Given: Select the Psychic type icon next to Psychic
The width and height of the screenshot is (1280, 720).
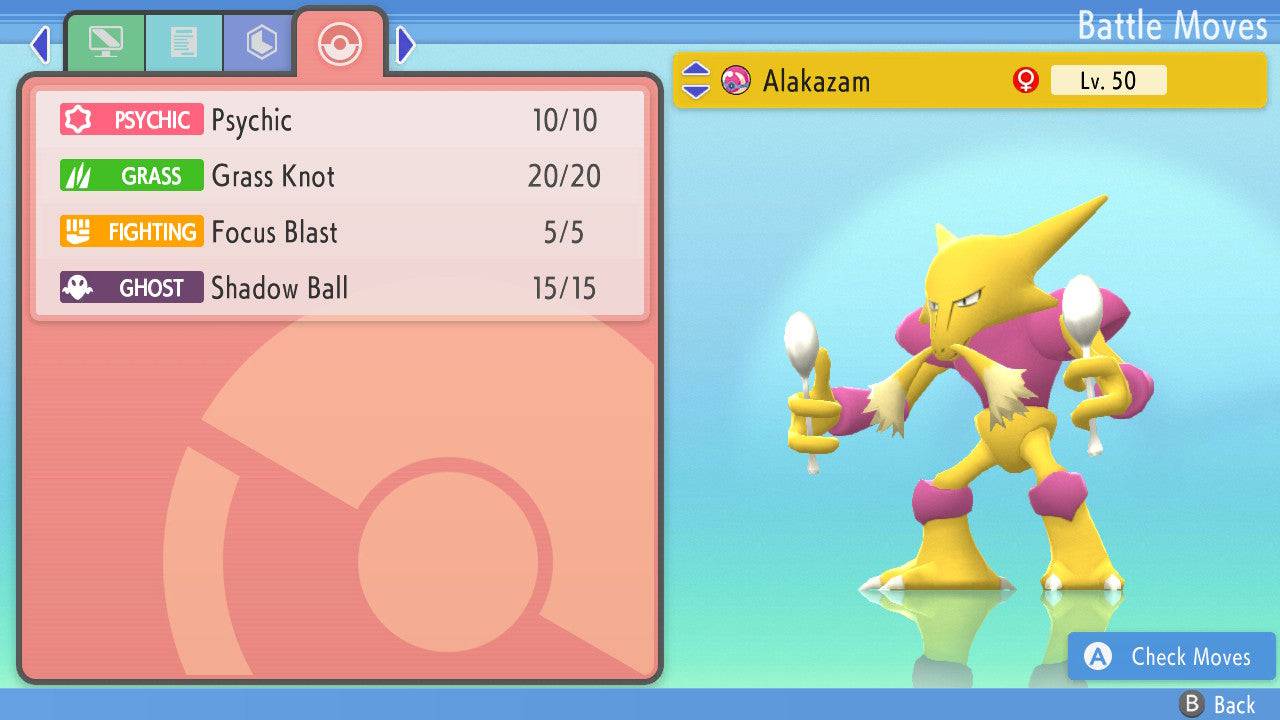Looking at the screenshot, I should pos(131,119).
